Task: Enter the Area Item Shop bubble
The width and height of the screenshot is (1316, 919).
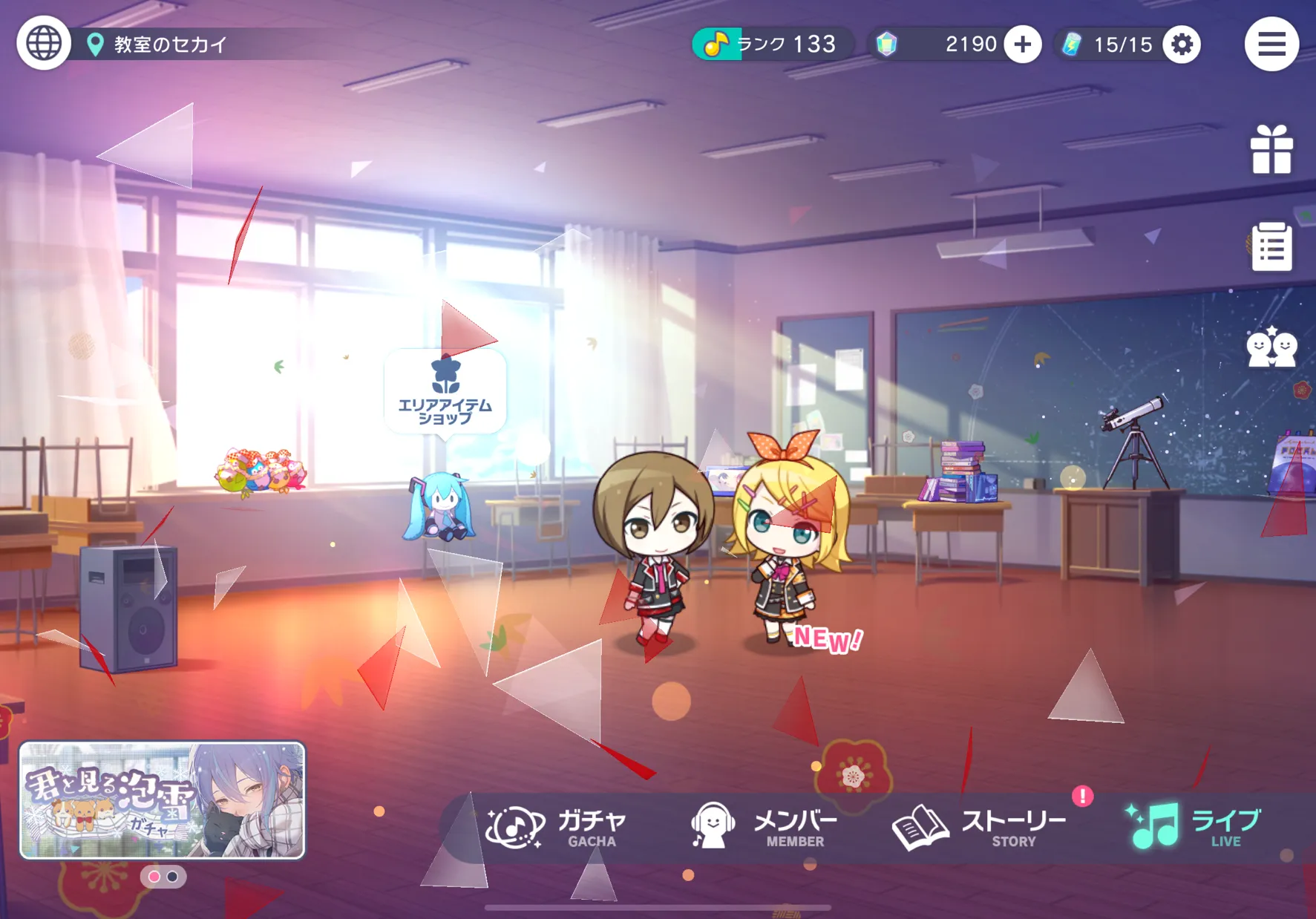Action: pyautogui.click(x=445, y=391)
